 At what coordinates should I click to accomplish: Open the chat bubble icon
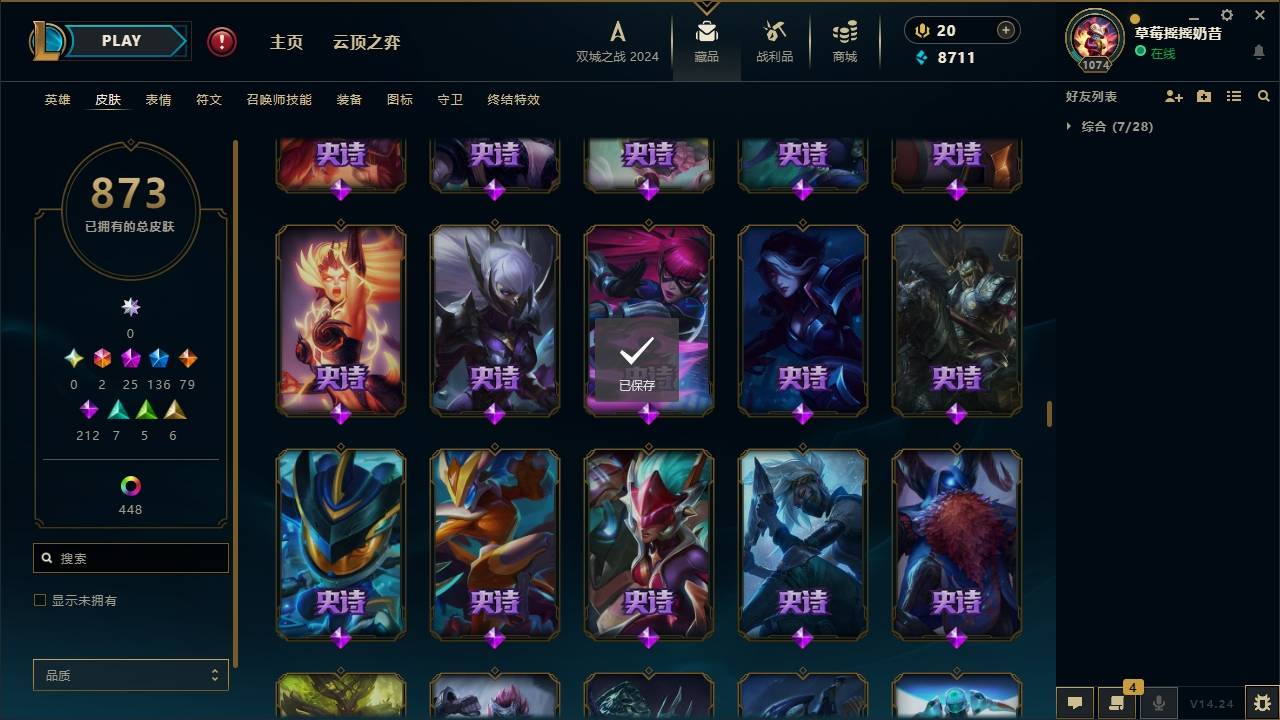click(1074, 703)
